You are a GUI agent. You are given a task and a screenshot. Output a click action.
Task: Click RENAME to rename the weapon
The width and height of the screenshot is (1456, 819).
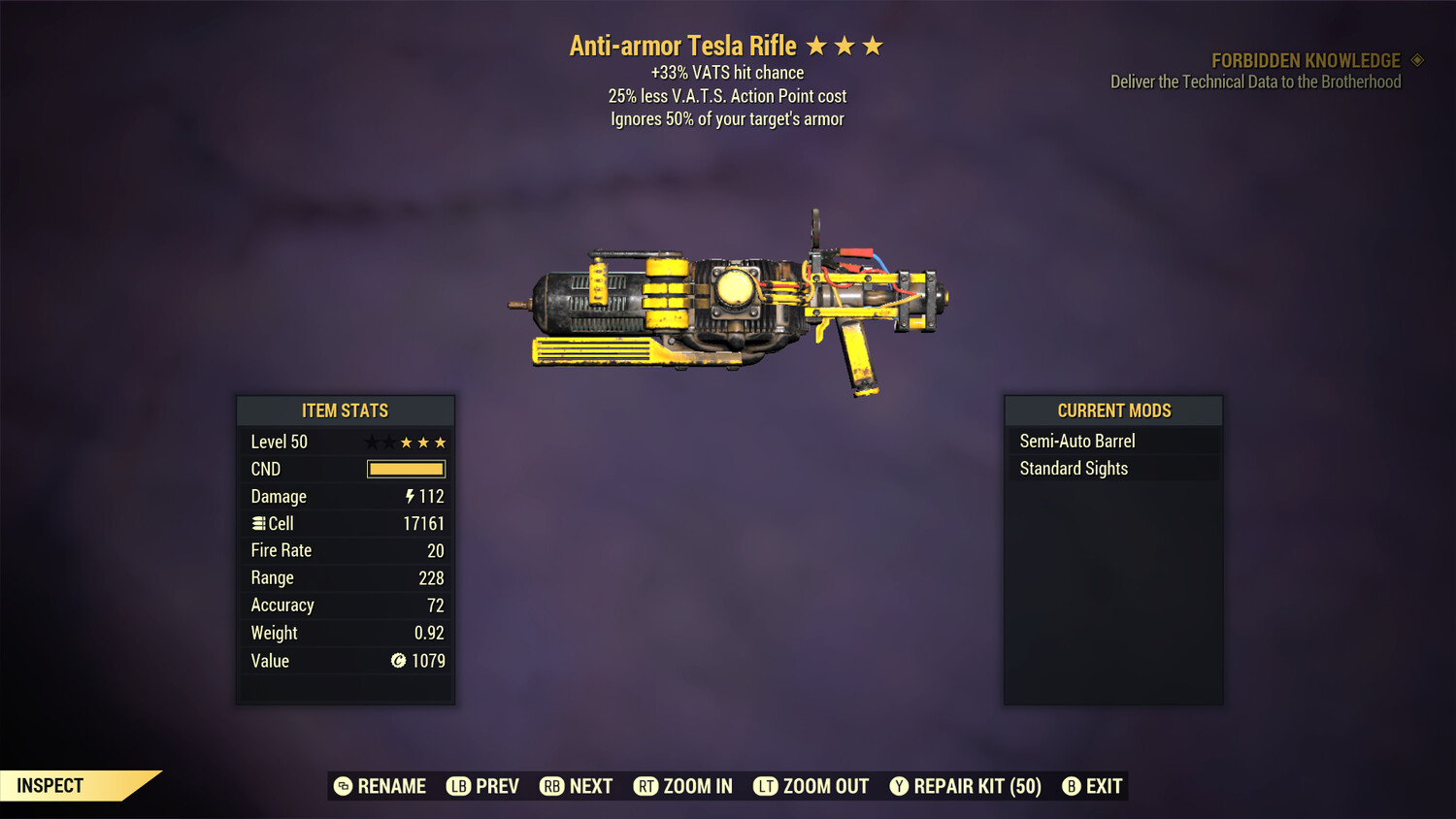tap(391, 786)
